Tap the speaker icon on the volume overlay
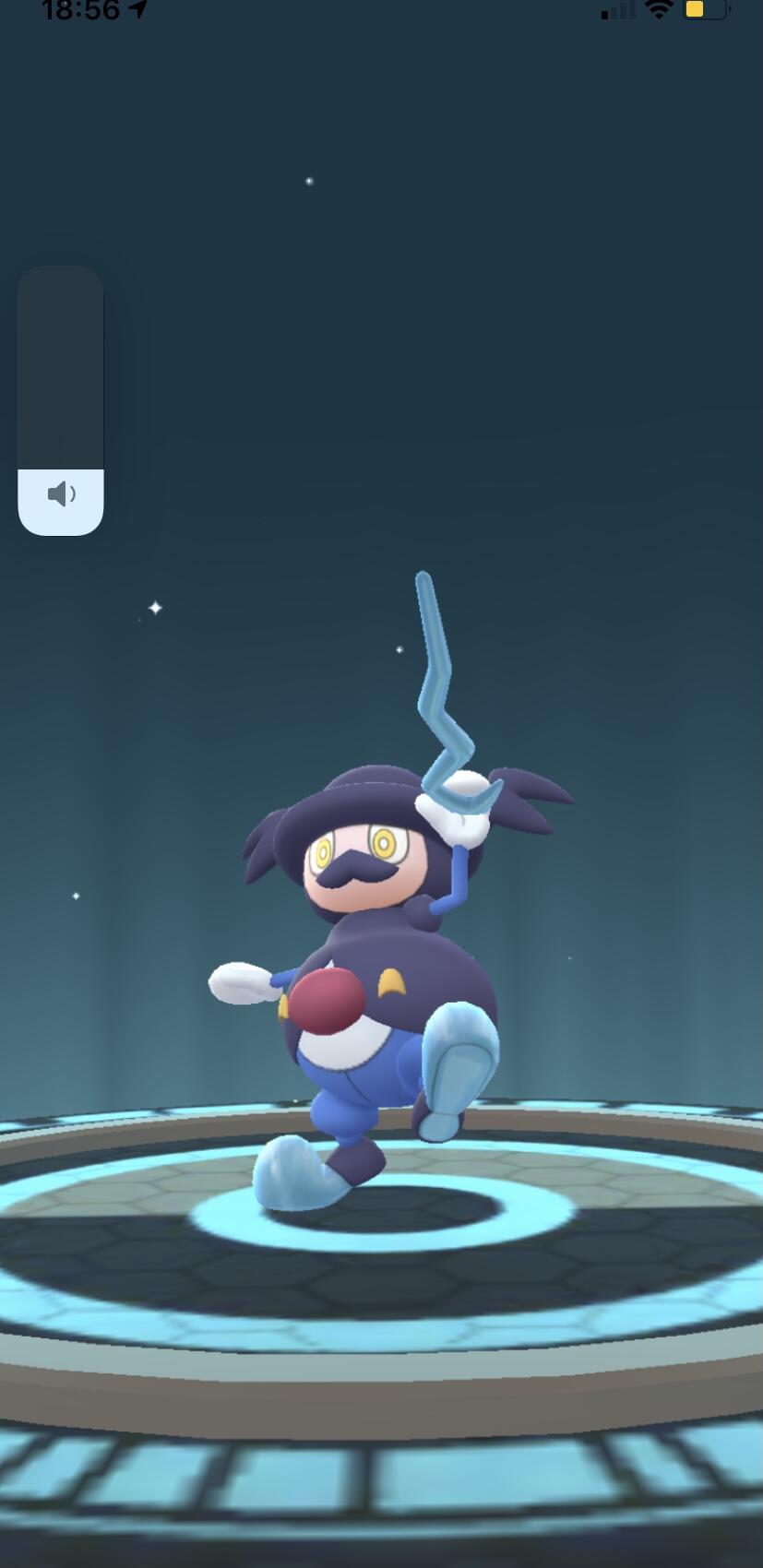 tap(61, 494)
